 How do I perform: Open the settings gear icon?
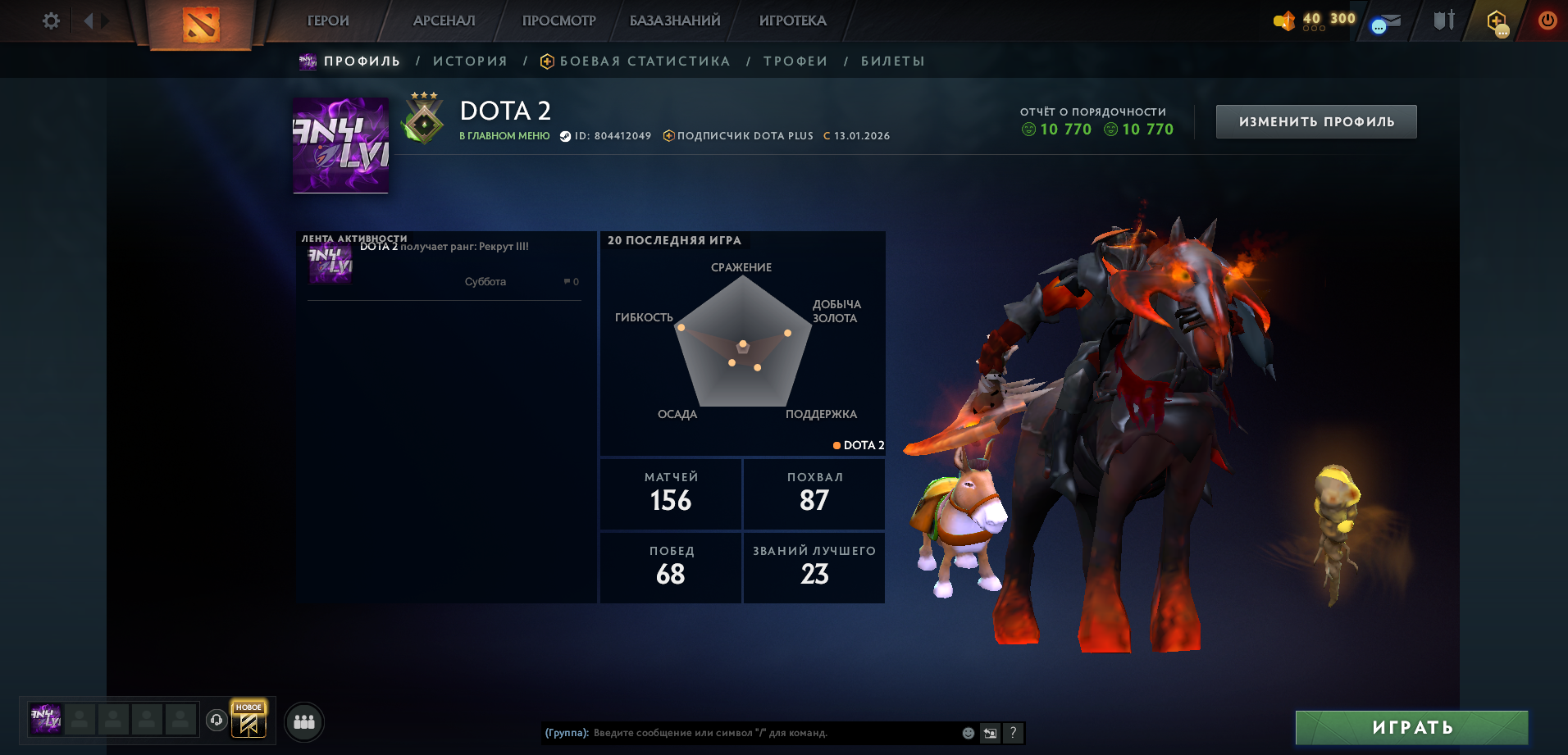[50, 20]
